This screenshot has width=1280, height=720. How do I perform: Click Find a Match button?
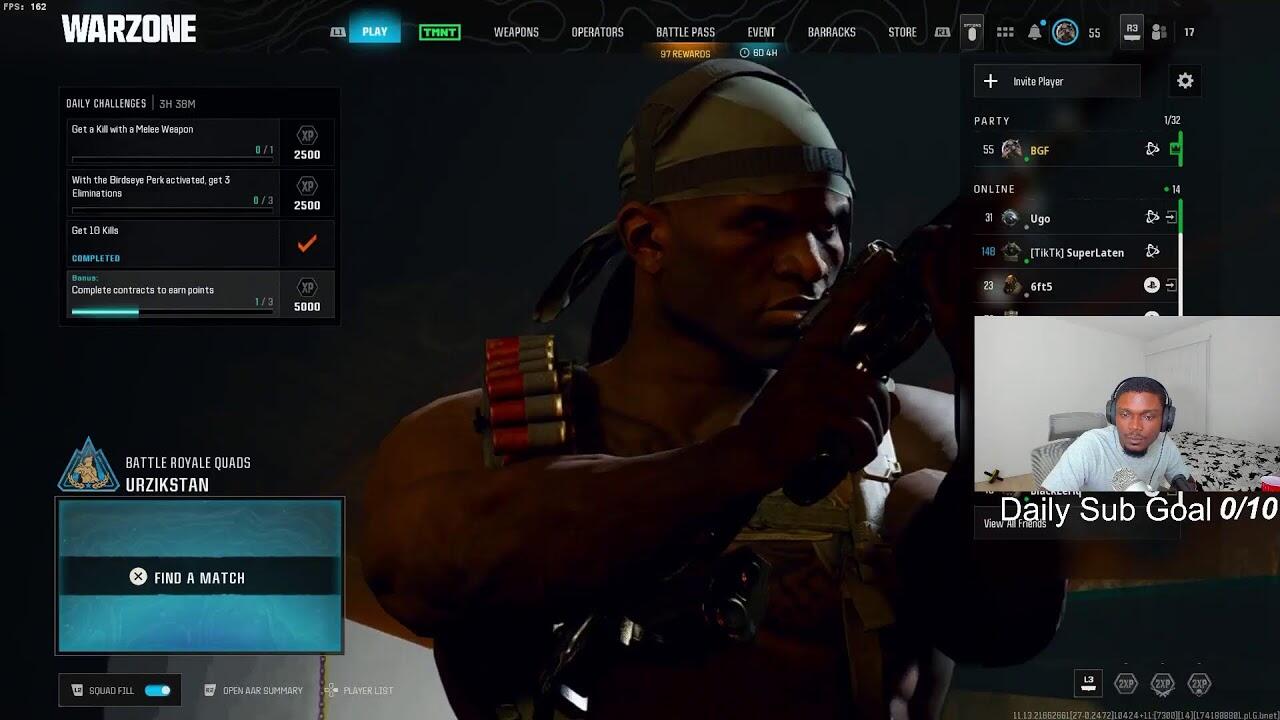tap(200, 577)
